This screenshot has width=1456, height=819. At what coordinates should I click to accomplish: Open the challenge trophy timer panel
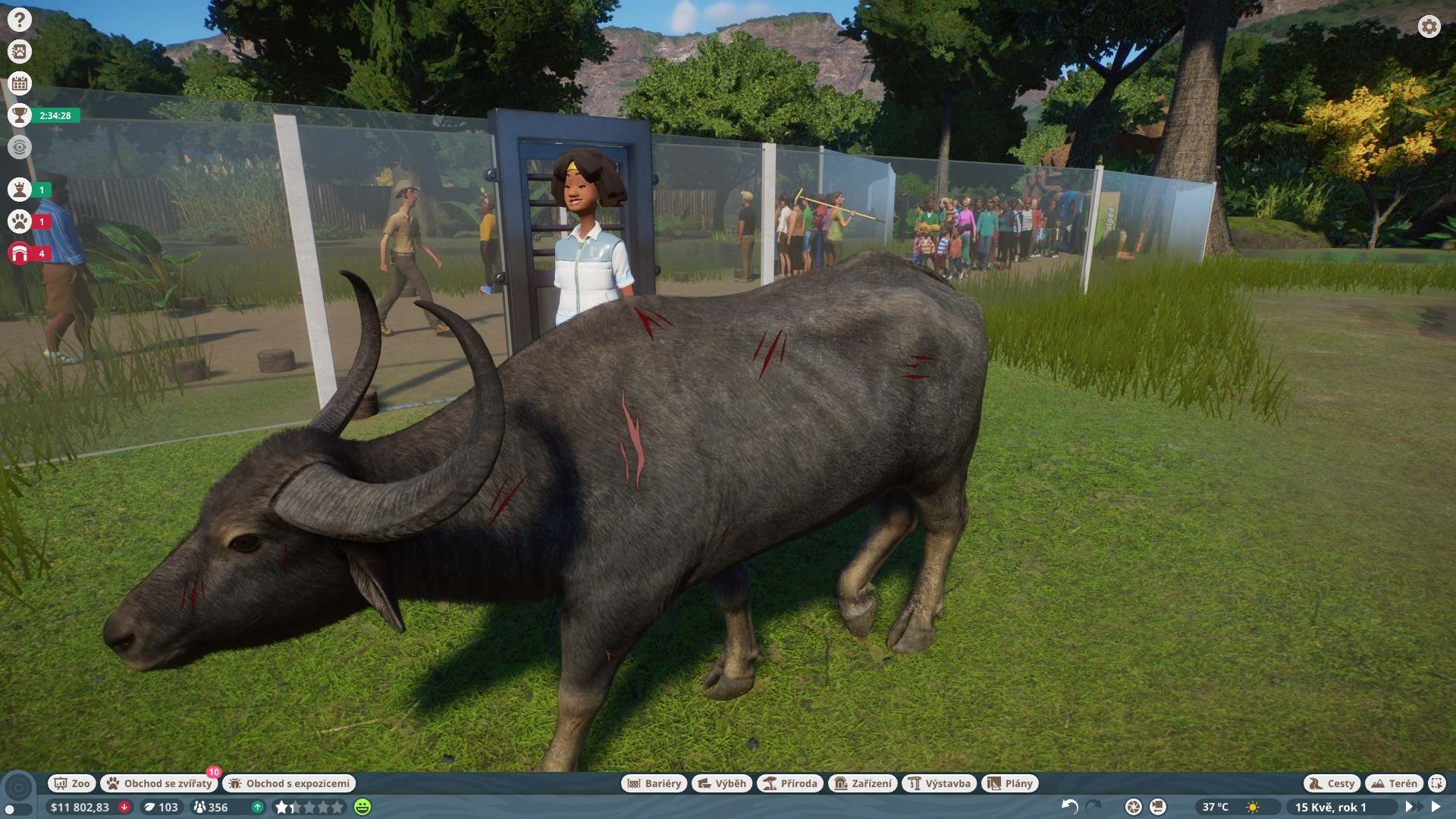(x=19, y=116)
